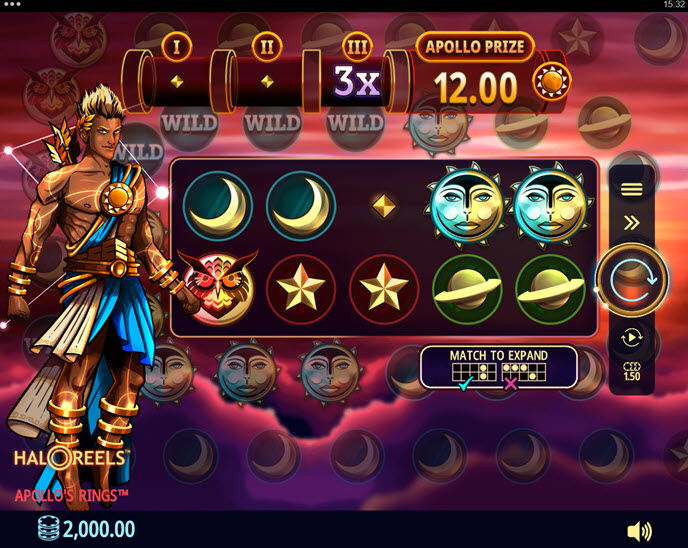This screenshot has width=688, height=548.
Task: Change the 1.50 bet amount
Action: (631, 371)
